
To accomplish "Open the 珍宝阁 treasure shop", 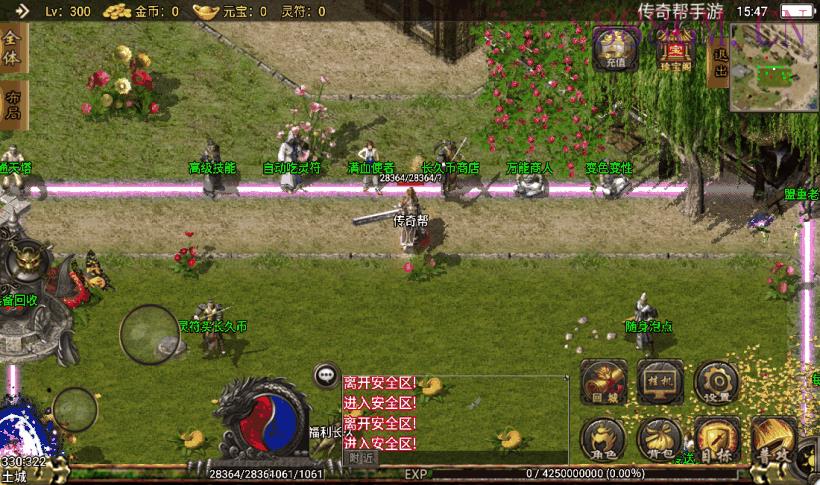I will 677,47.
